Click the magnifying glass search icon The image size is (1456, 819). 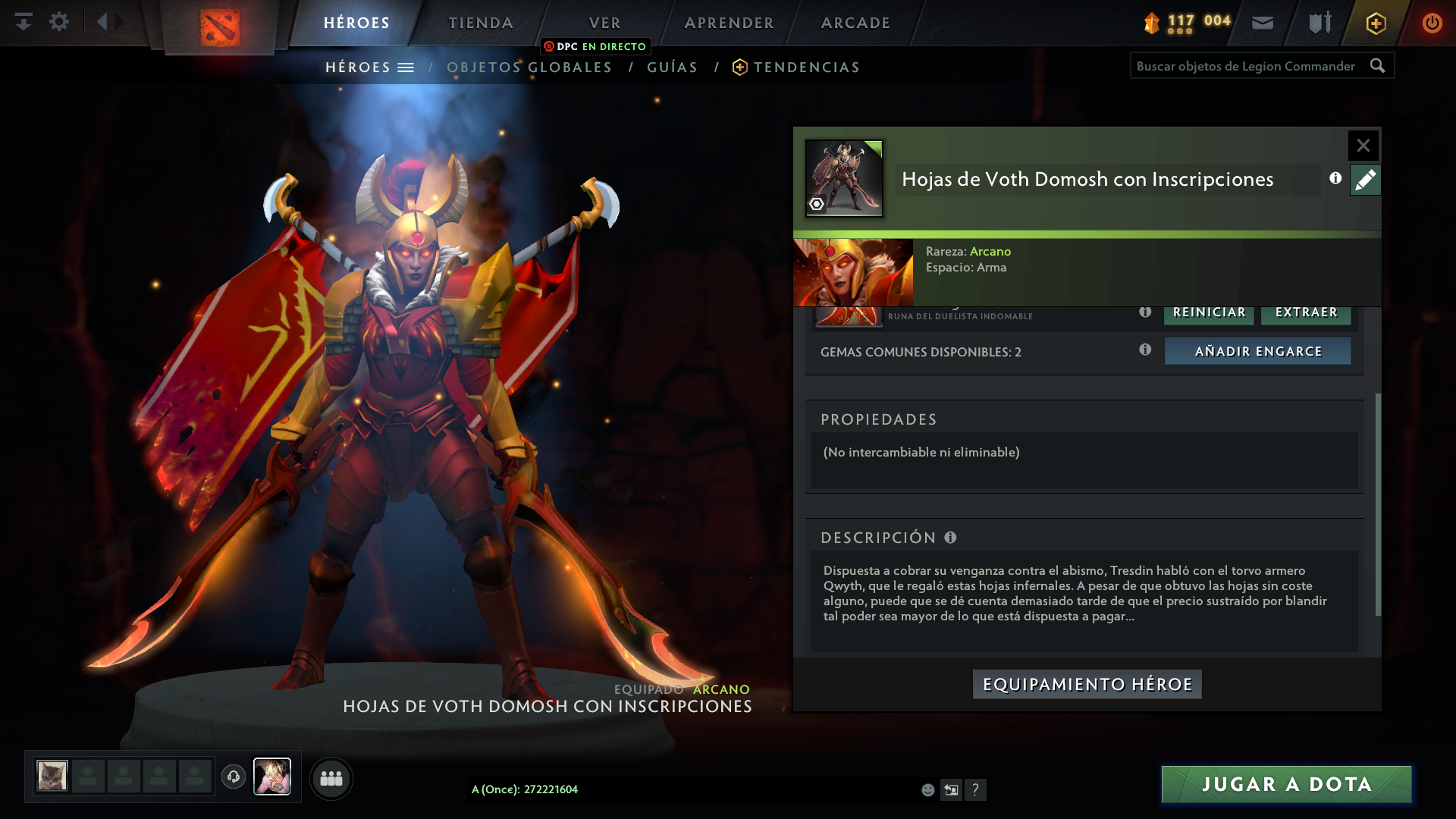tap(1378, 66)
